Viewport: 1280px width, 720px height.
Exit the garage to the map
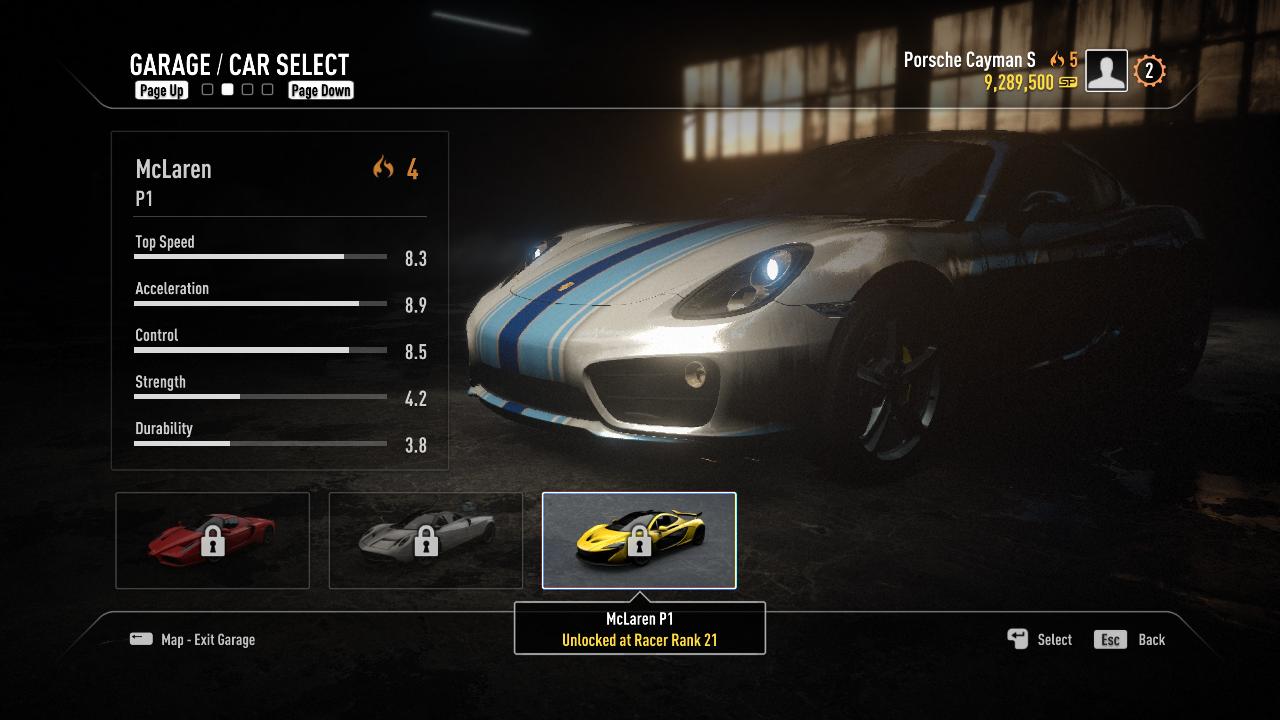tap(193, 640)
